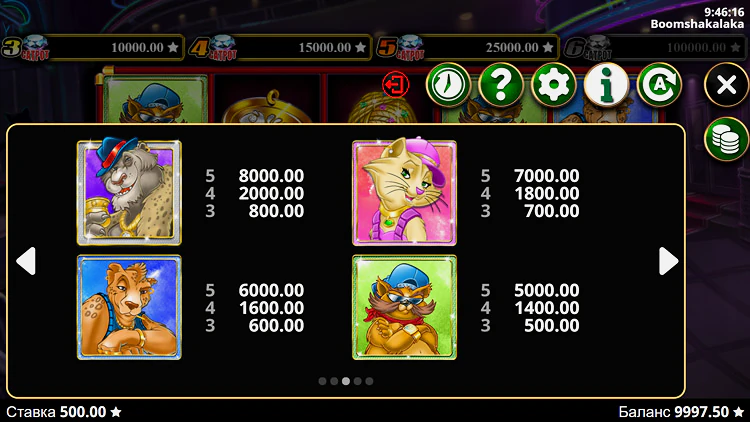Select the first paytable page dot

(x=322, y=381)
